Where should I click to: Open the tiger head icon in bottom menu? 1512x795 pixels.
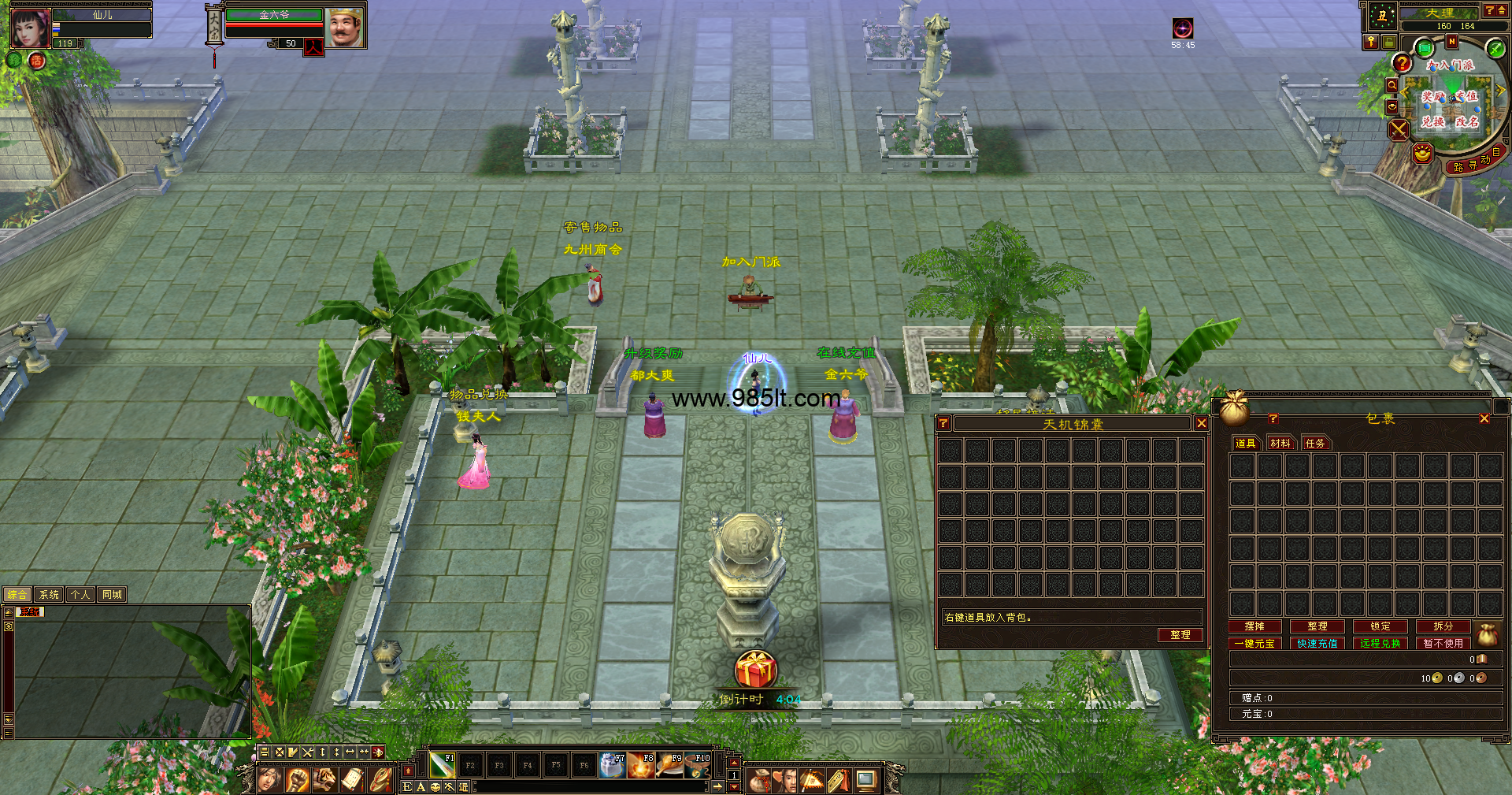[324, 780]
